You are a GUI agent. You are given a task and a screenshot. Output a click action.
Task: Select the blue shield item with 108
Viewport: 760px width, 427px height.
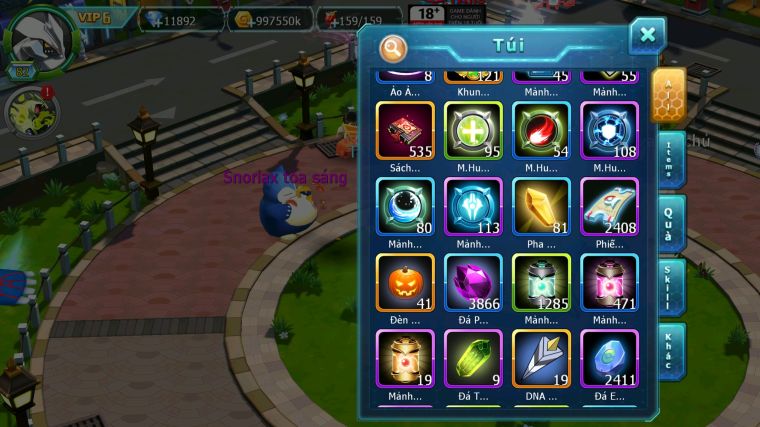[x=609, y=132]
